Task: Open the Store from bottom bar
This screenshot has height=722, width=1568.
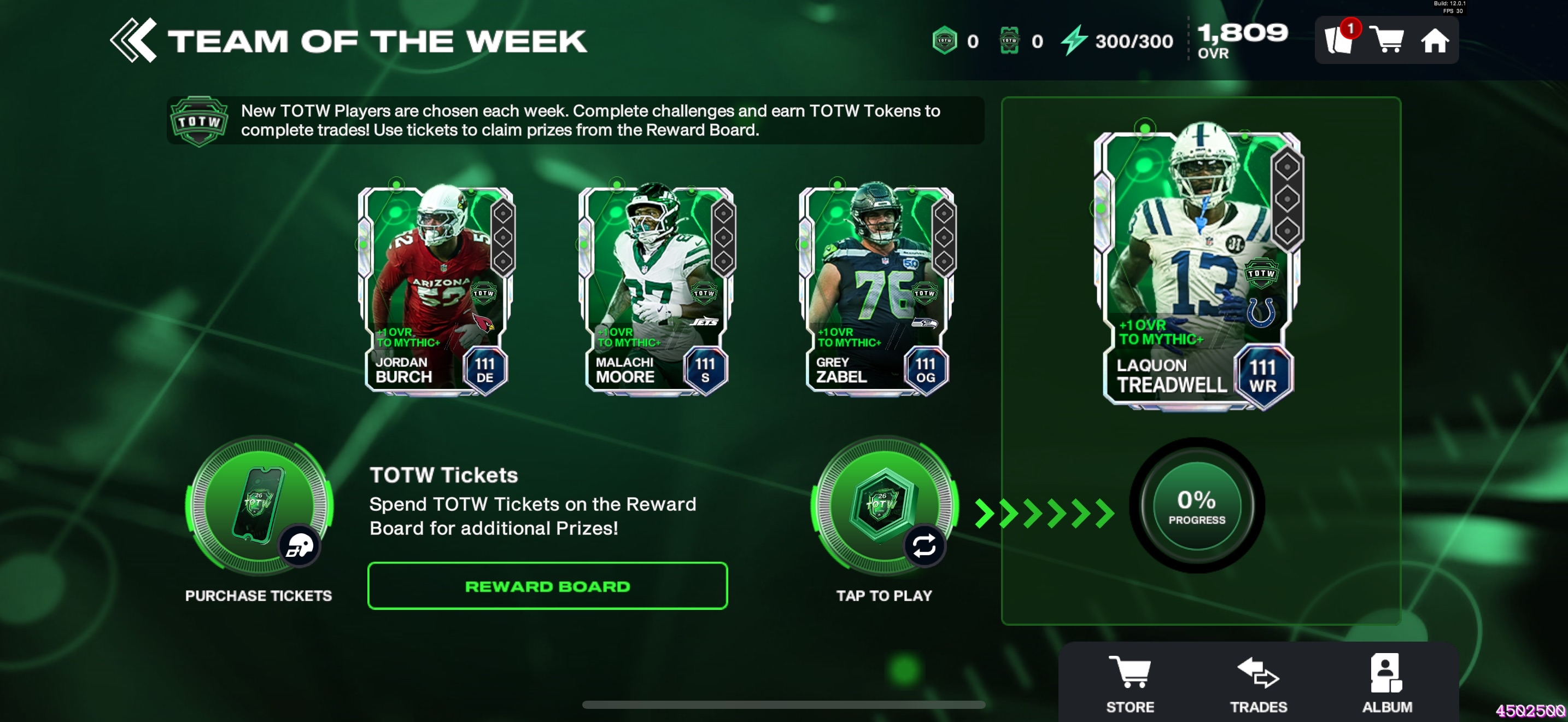Action: (1130, 683)
